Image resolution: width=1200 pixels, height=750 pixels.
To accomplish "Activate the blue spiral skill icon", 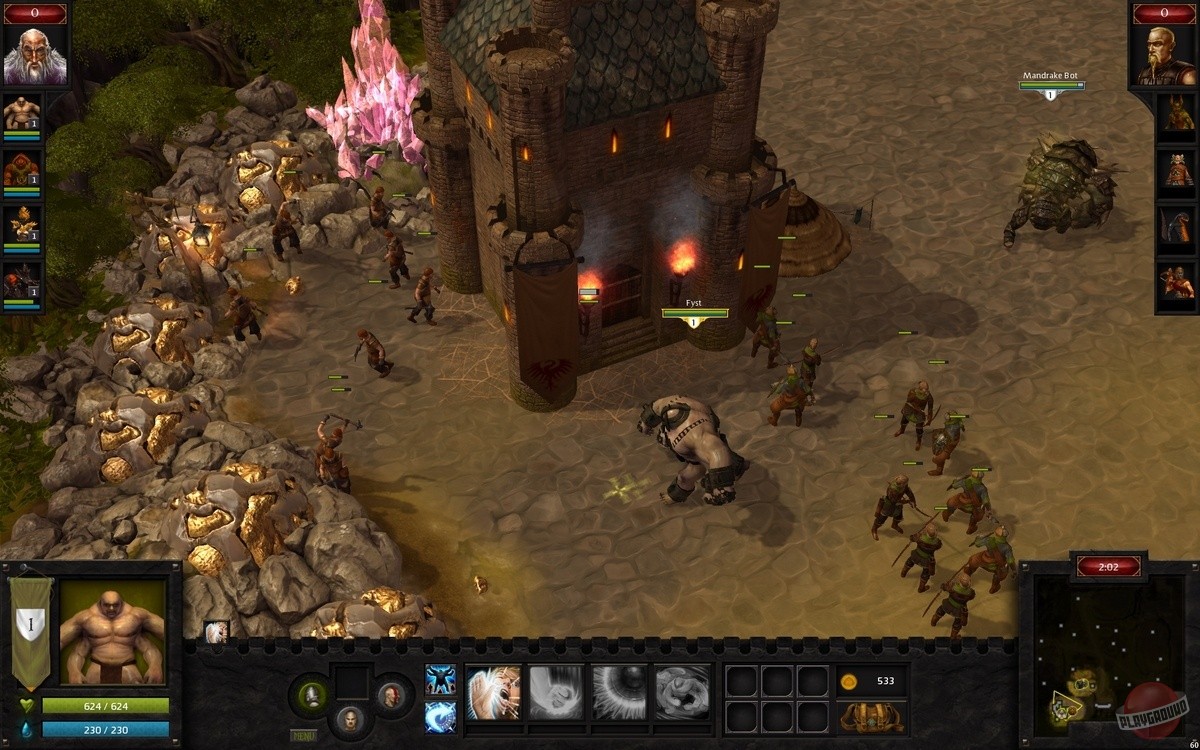I will pos(441,716).
